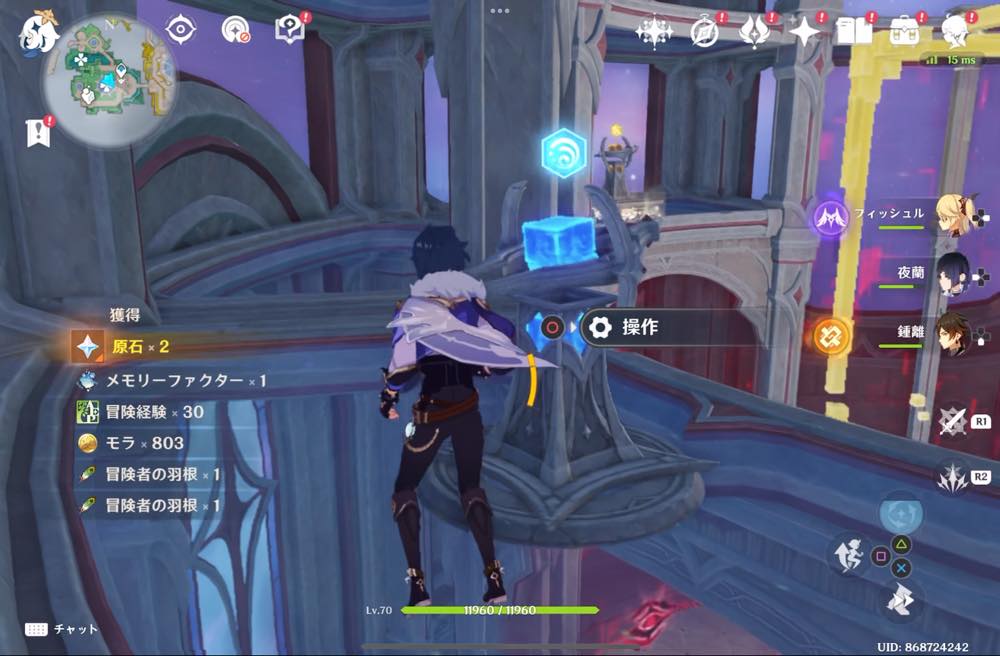The width and height of the screenshot is (1000, 656).
Task: Activate the crossed-sword elemental skill icon
Action: 954,421
